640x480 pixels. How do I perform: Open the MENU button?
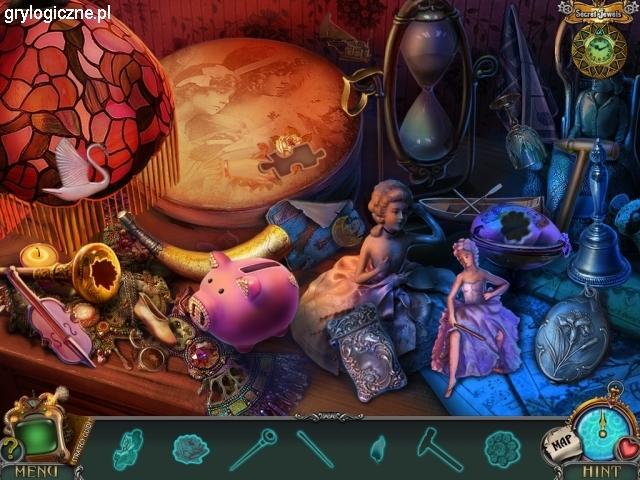click(x=36, y=470)
